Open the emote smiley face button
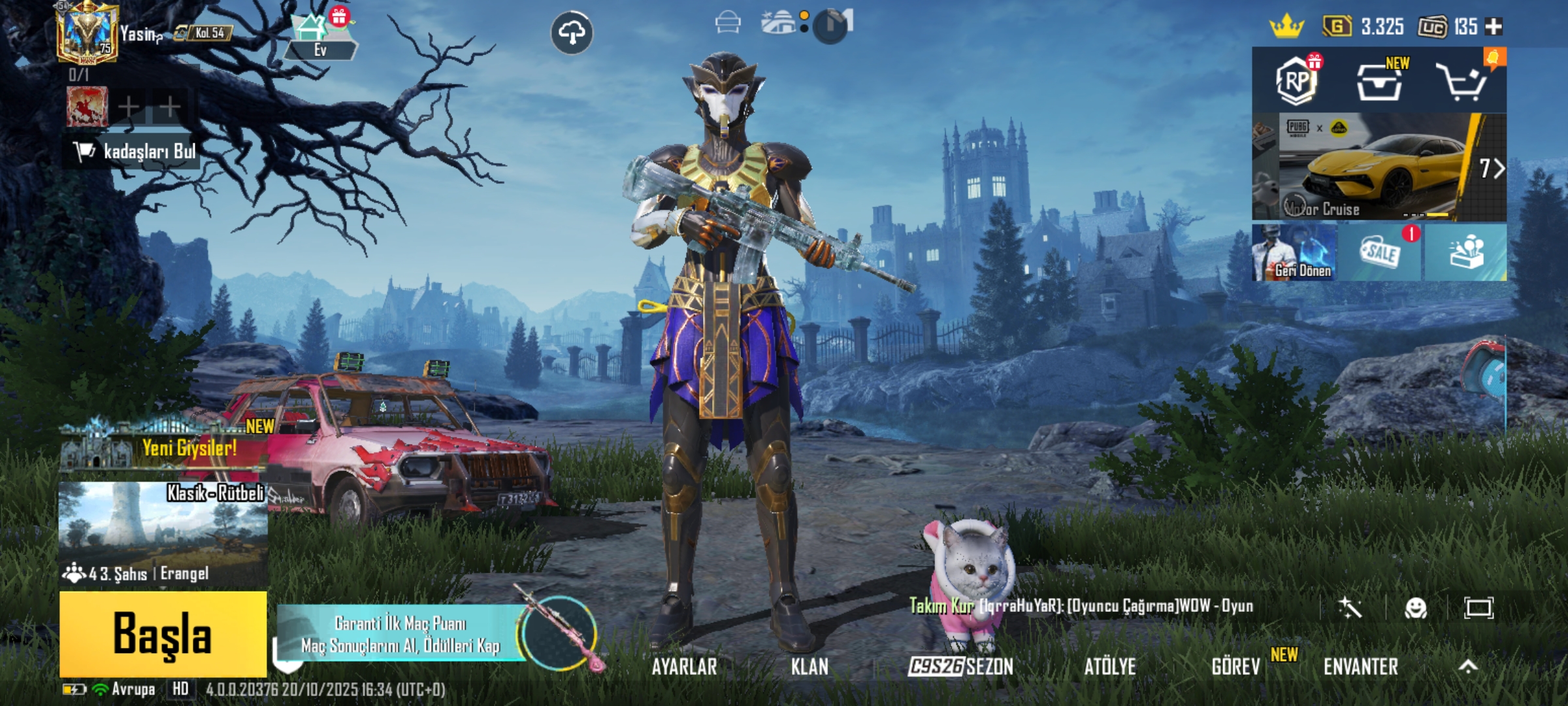This screenshot has height=706, width=1568. 1415,608
